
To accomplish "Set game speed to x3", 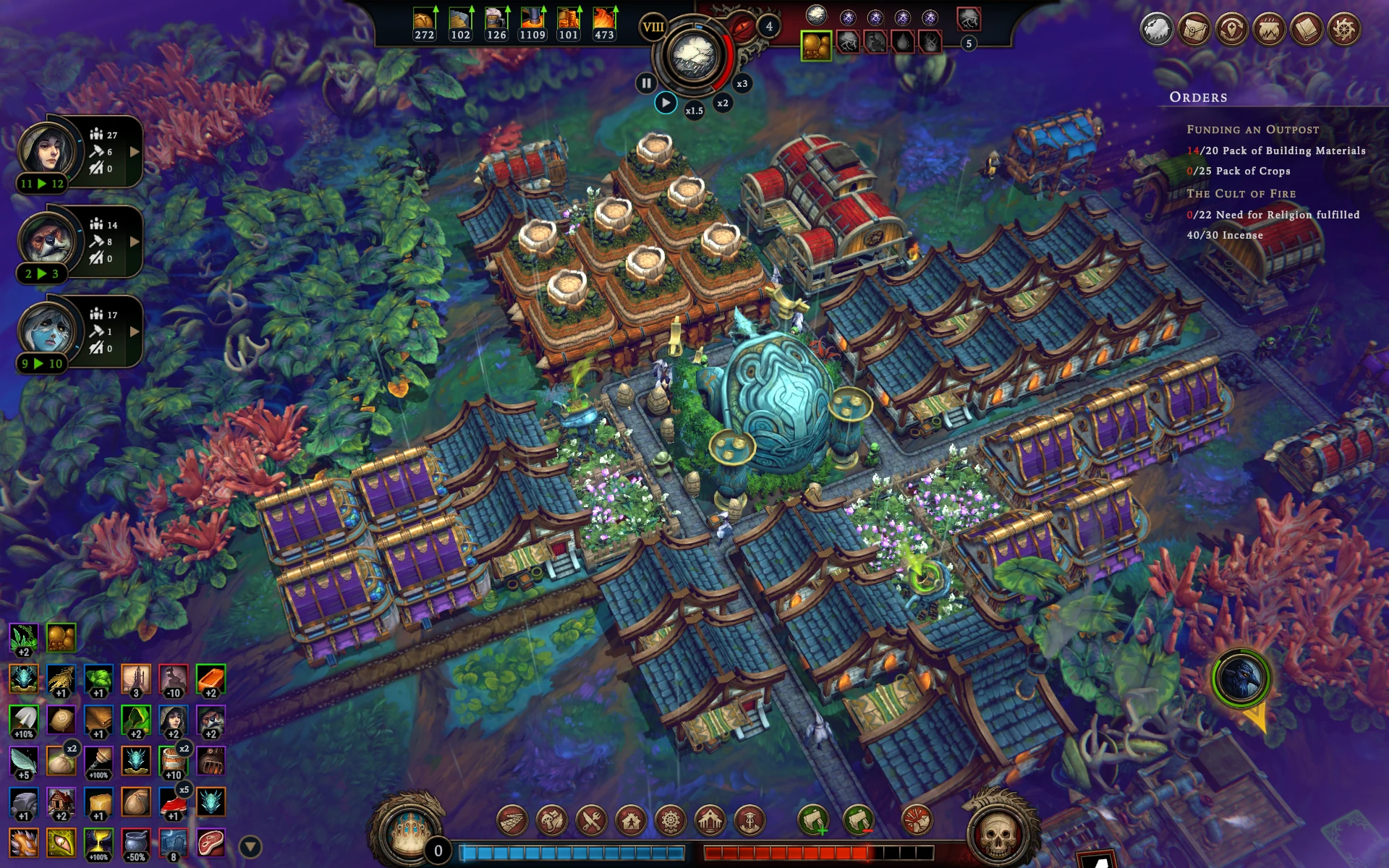I will [x=742, y=84].
